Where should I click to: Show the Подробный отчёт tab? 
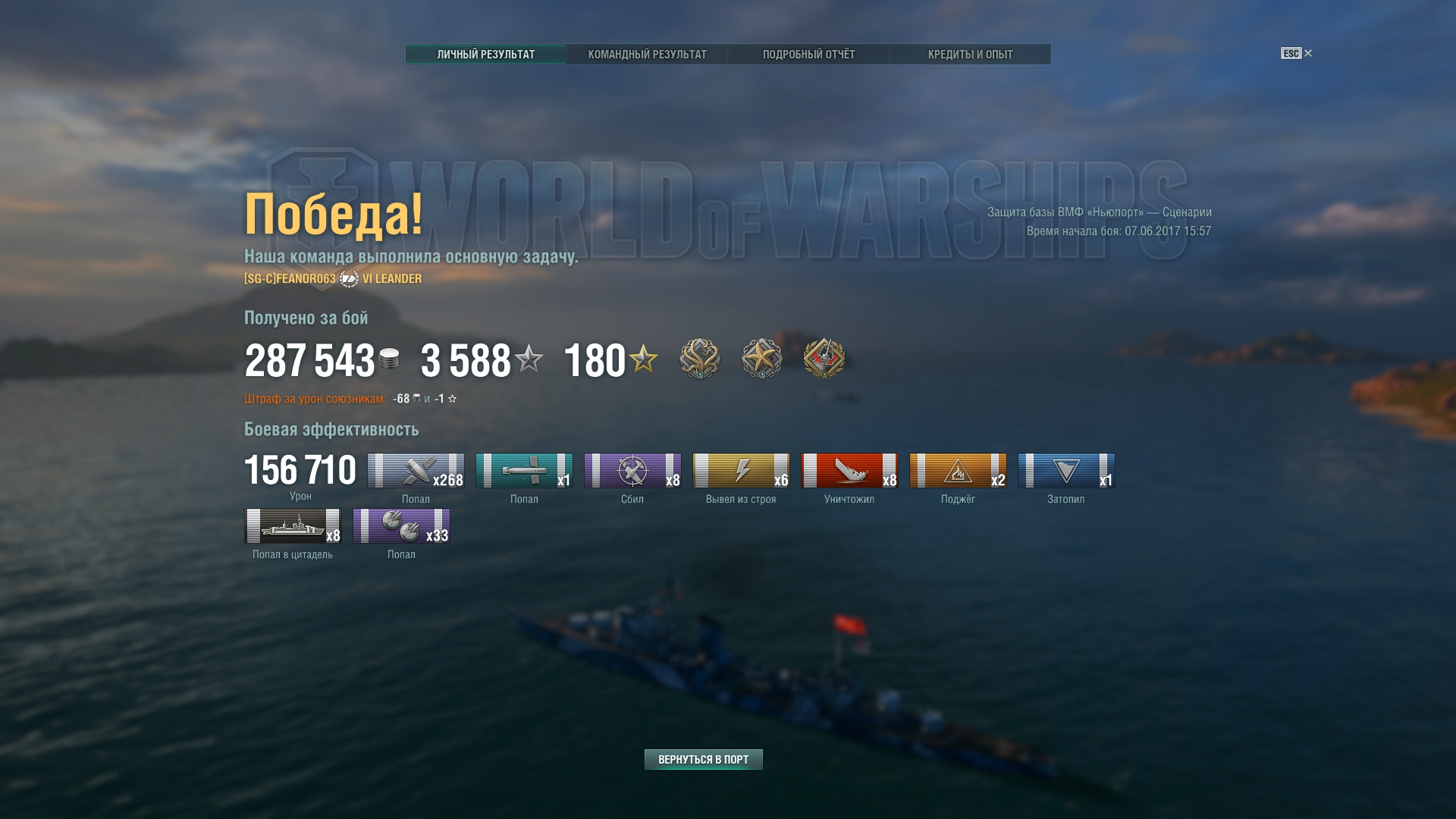pyautogui.click(x=808, y=55)
